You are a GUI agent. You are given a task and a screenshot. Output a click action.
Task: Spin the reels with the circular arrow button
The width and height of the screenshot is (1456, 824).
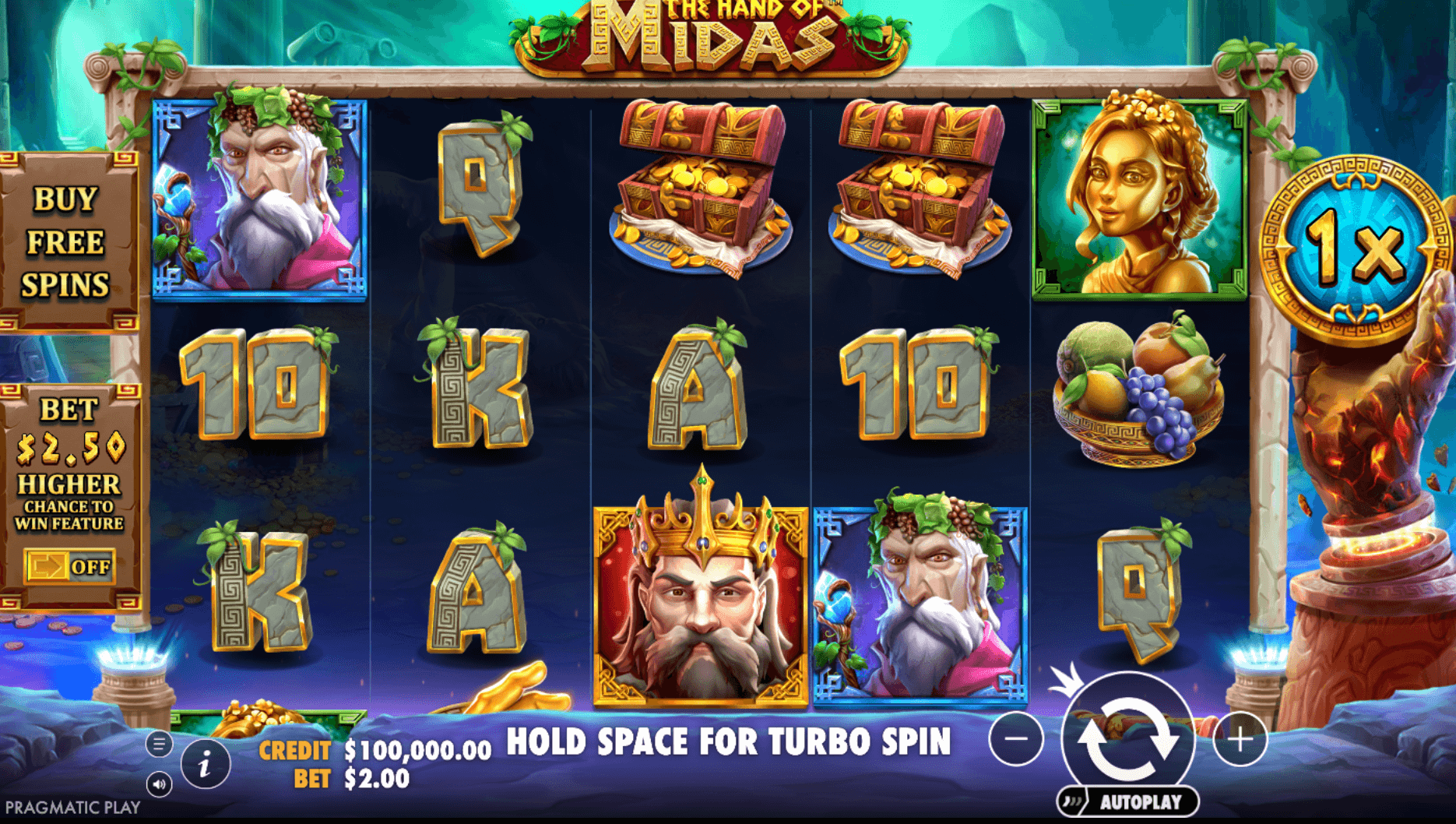pos(1127,738)
